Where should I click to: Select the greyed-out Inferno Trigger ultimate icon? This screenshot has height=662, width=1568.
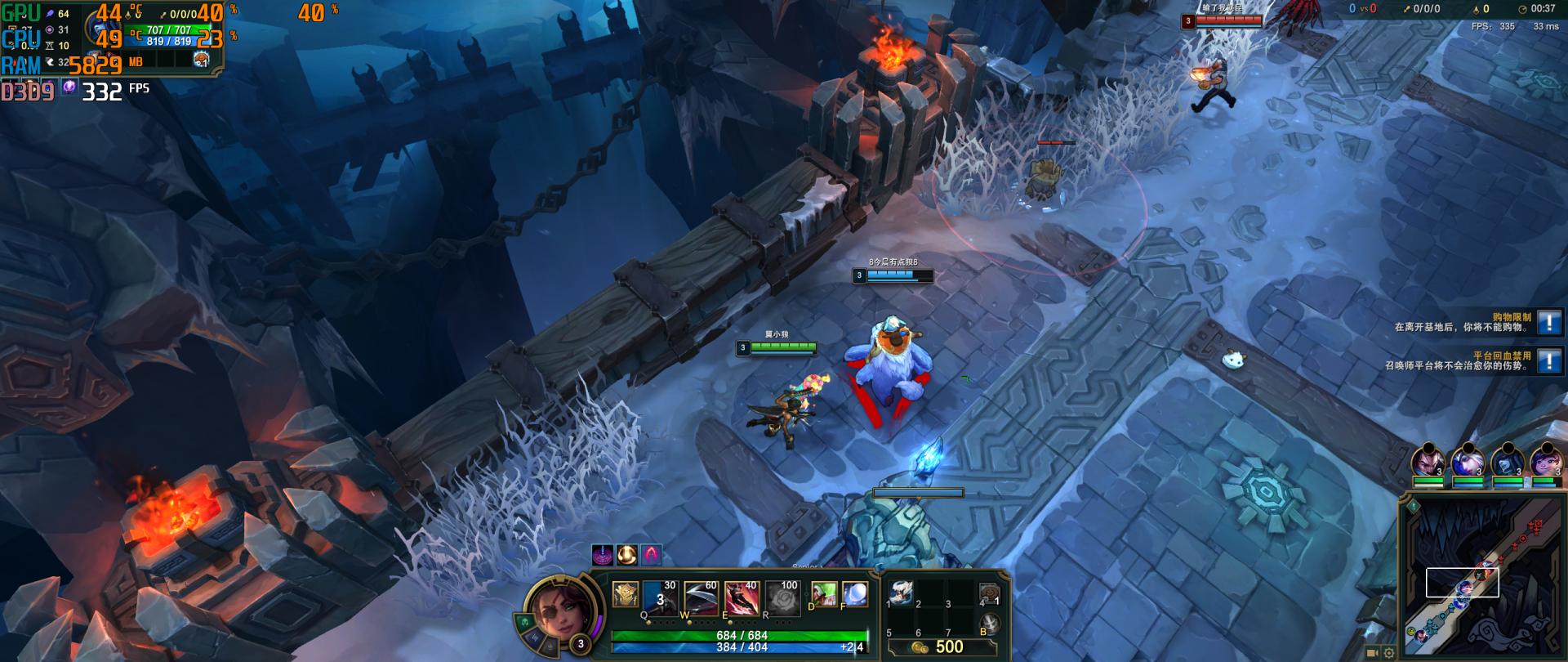pyautogui.click(x=784, y=598)
